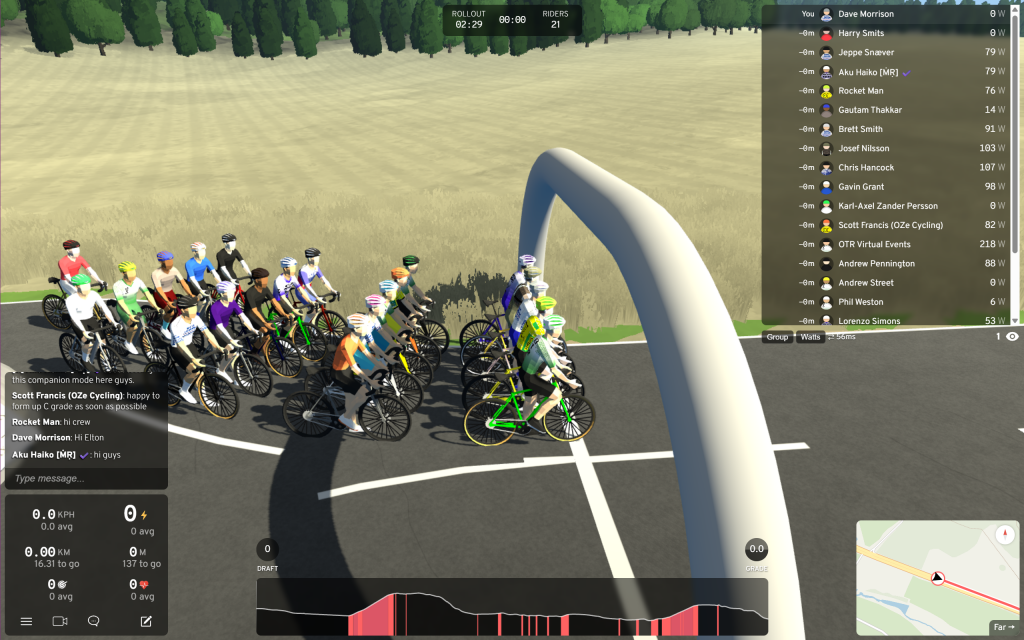Switch rider list to Group view
Image resolution: width=1024 pixels, height=640 pixels.
tap(777, 337)
